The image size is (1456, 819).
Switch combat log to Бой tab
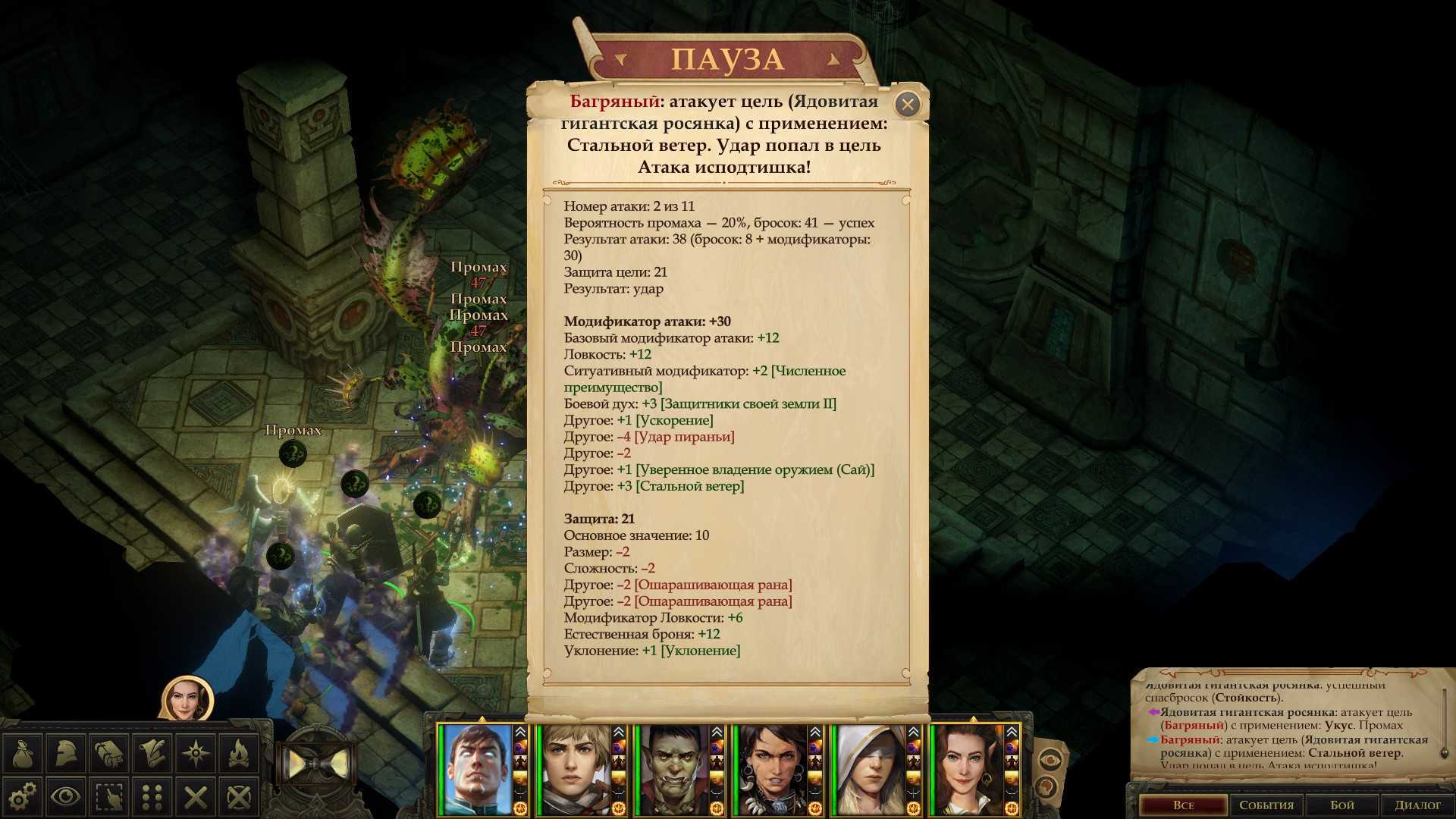(x=1341, y=805)
